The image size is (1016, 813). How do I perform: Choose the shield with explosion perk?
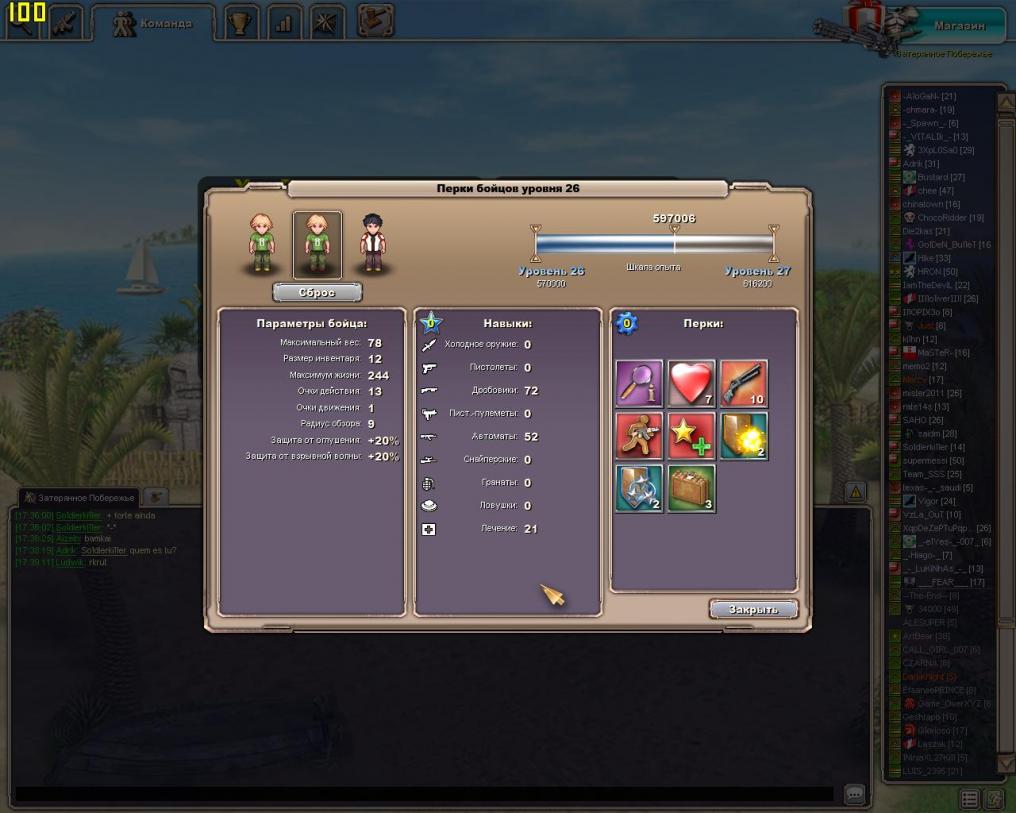coord(743,436)
